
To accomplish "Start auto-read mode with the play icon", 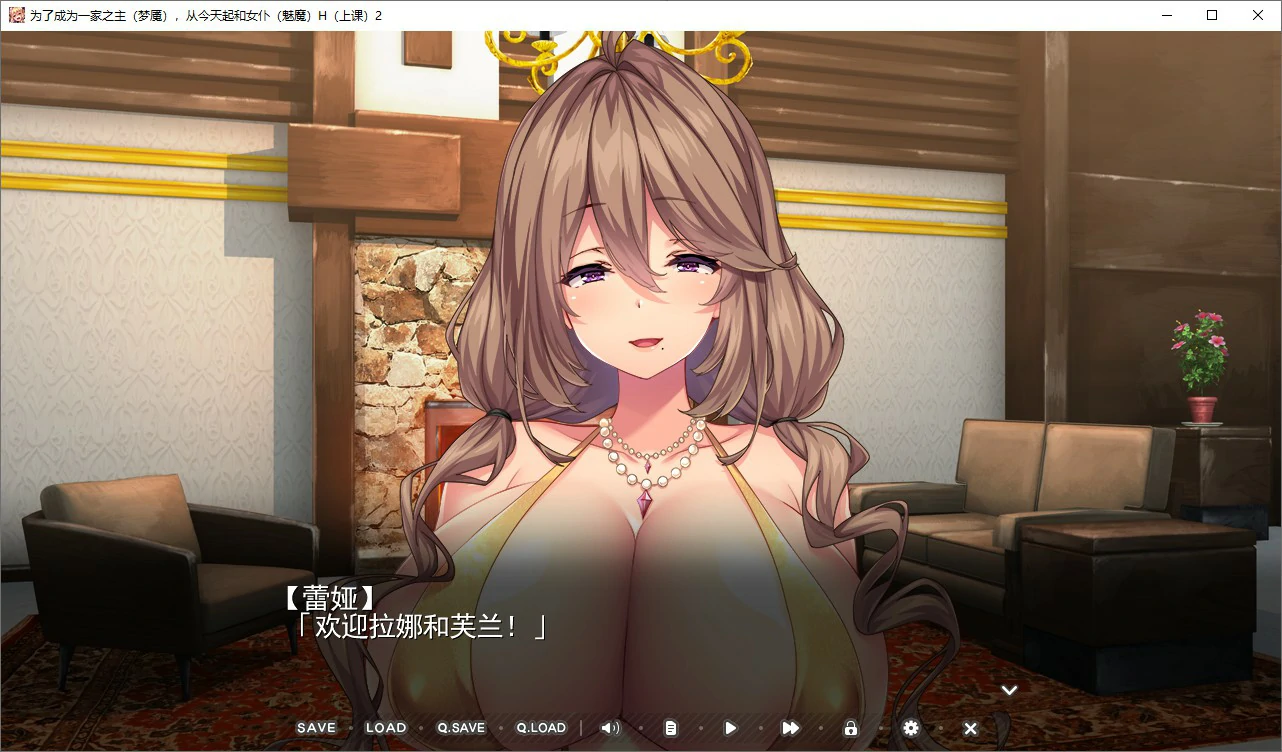I will click(730, 728).
